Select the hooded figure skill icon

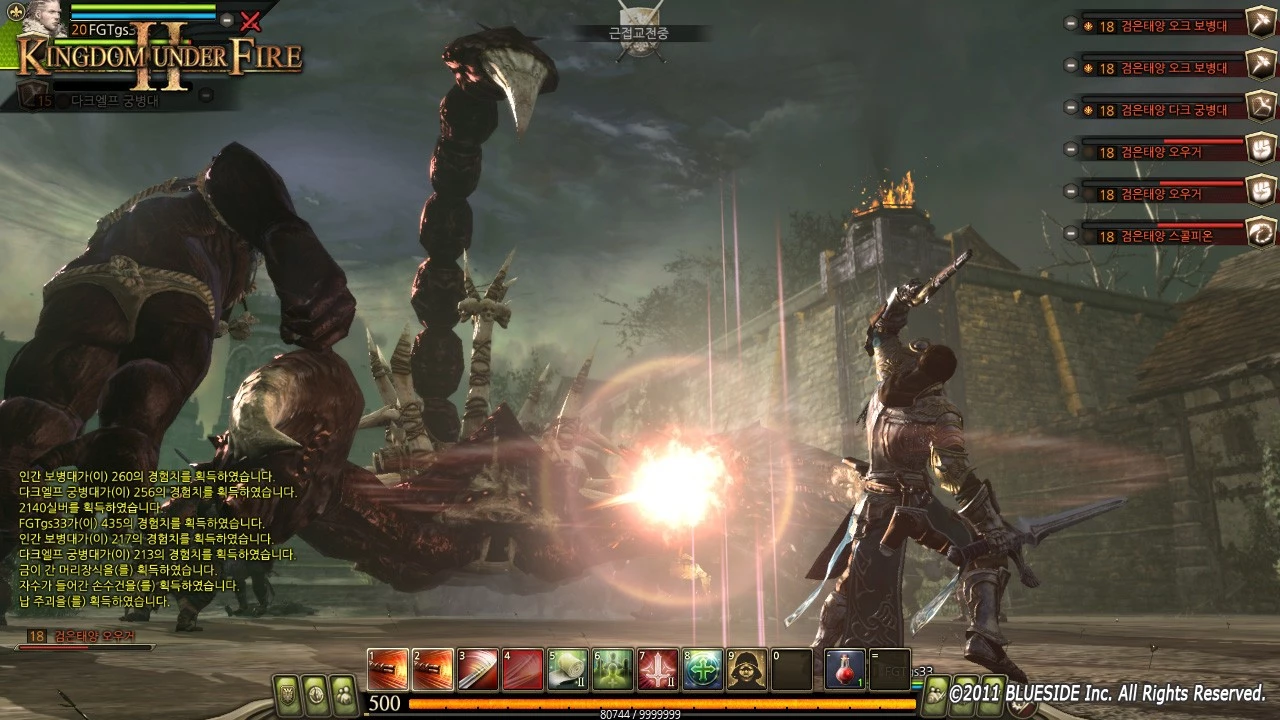click(x=746, y=669)
